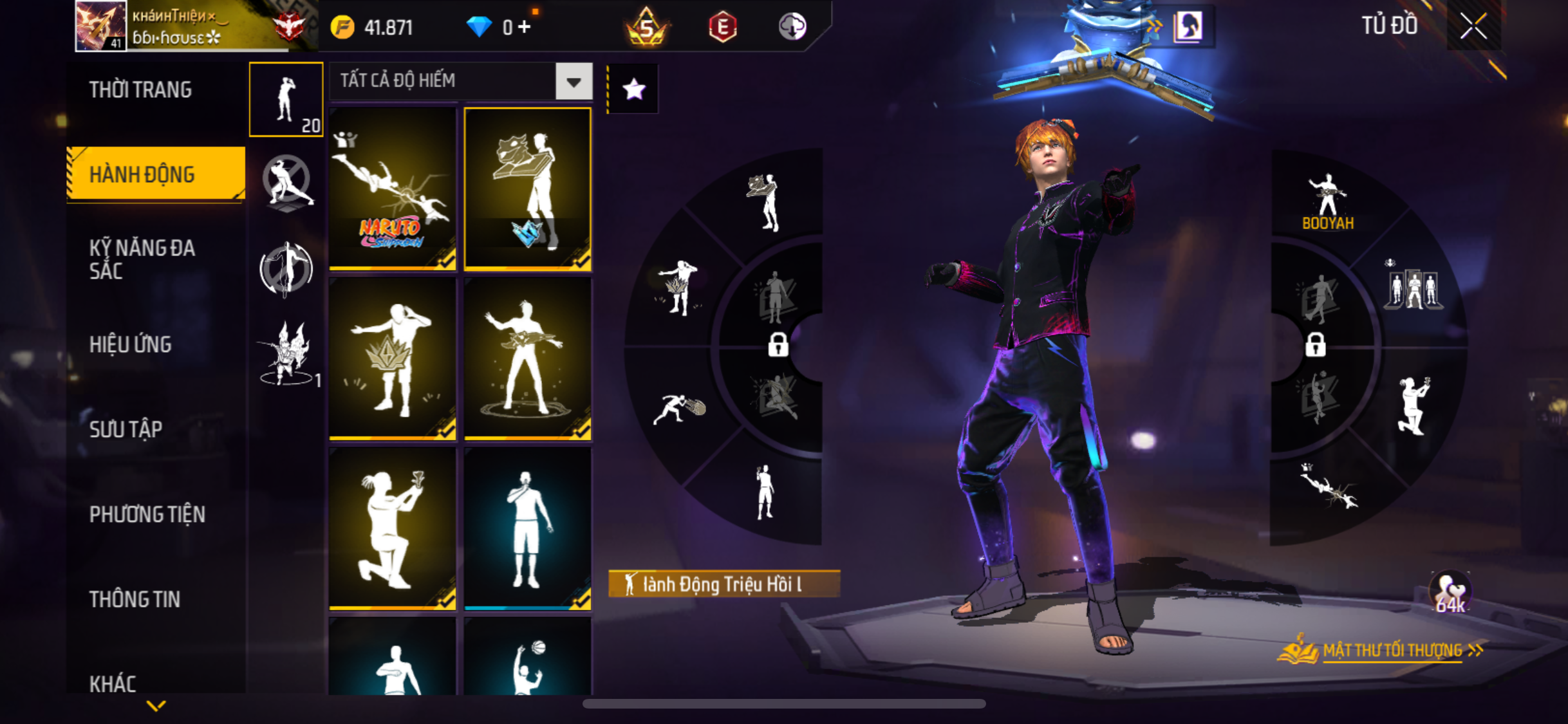The height and width of the screenshot is (724, 1568).
Task: Open the Thời Trang category
Action: click(140, 89)
